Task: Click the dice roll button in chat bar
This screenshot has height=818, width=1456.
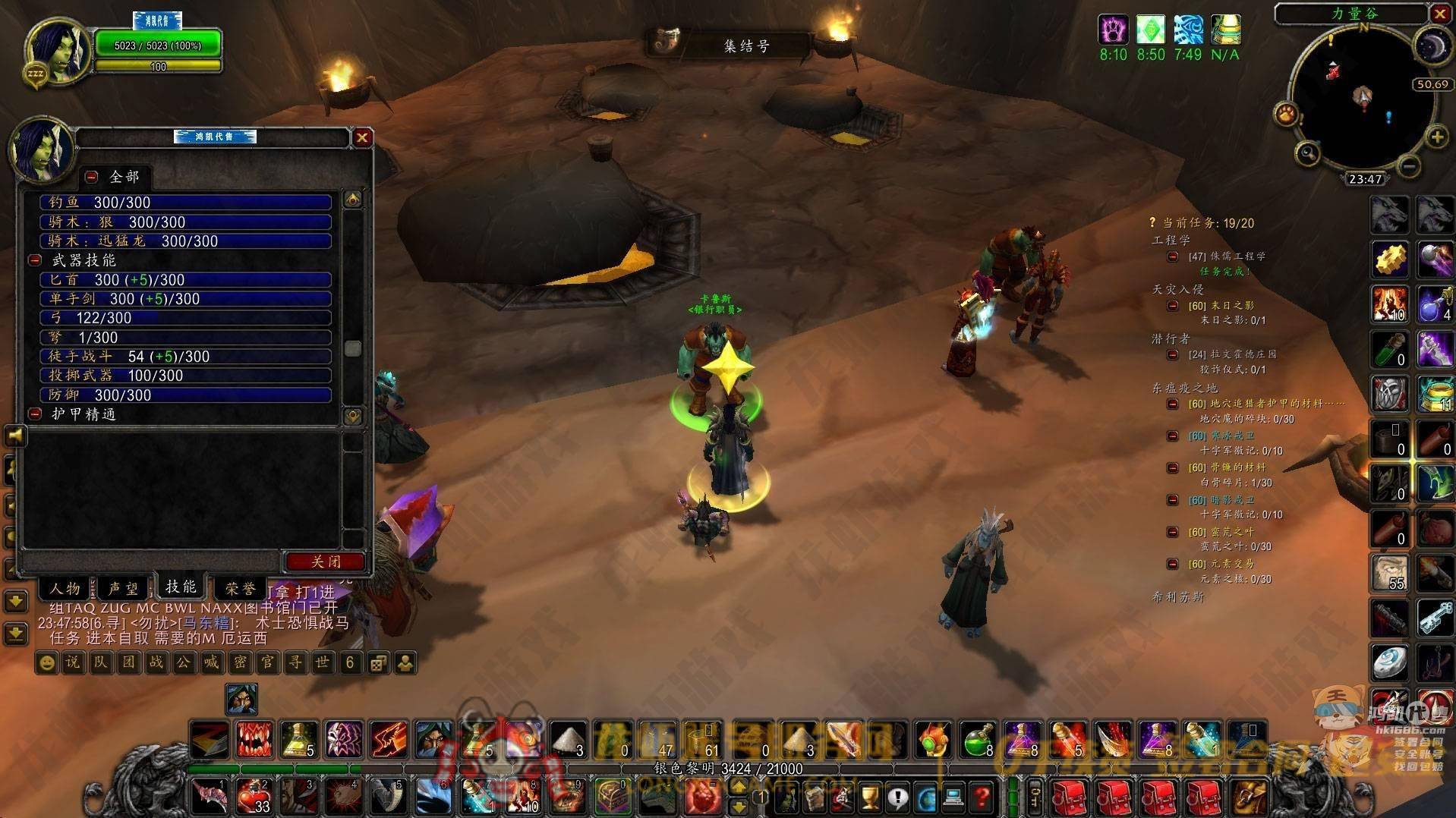Action: click(x=377, y=662)
